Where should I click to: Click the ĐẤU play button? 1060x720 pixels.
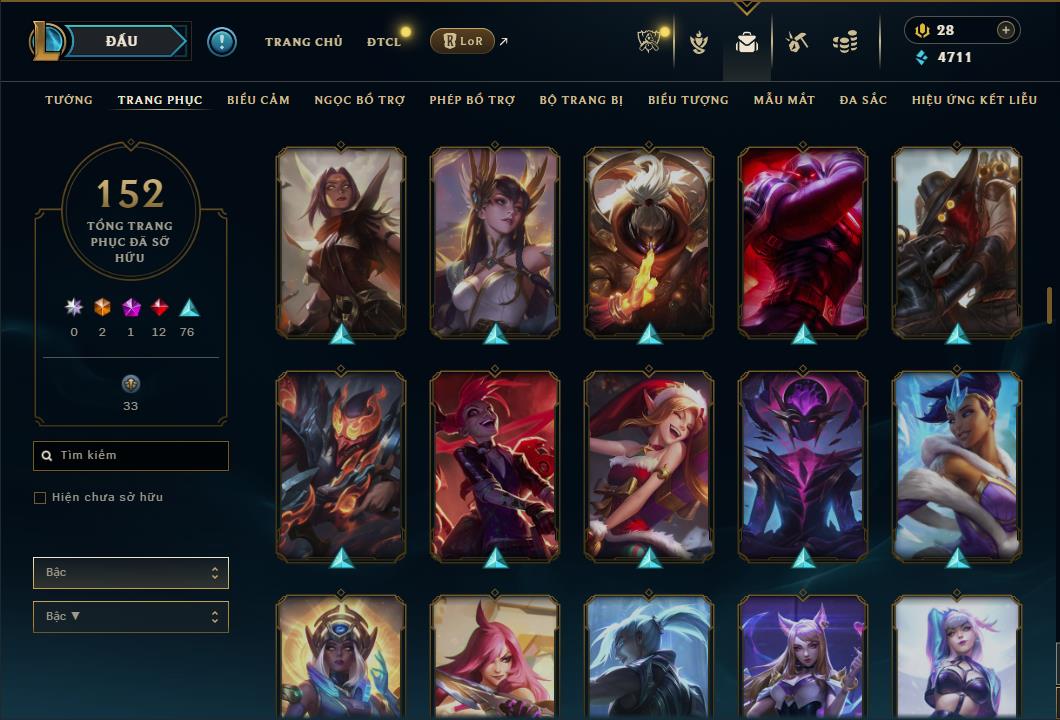[x=122, y=41]
